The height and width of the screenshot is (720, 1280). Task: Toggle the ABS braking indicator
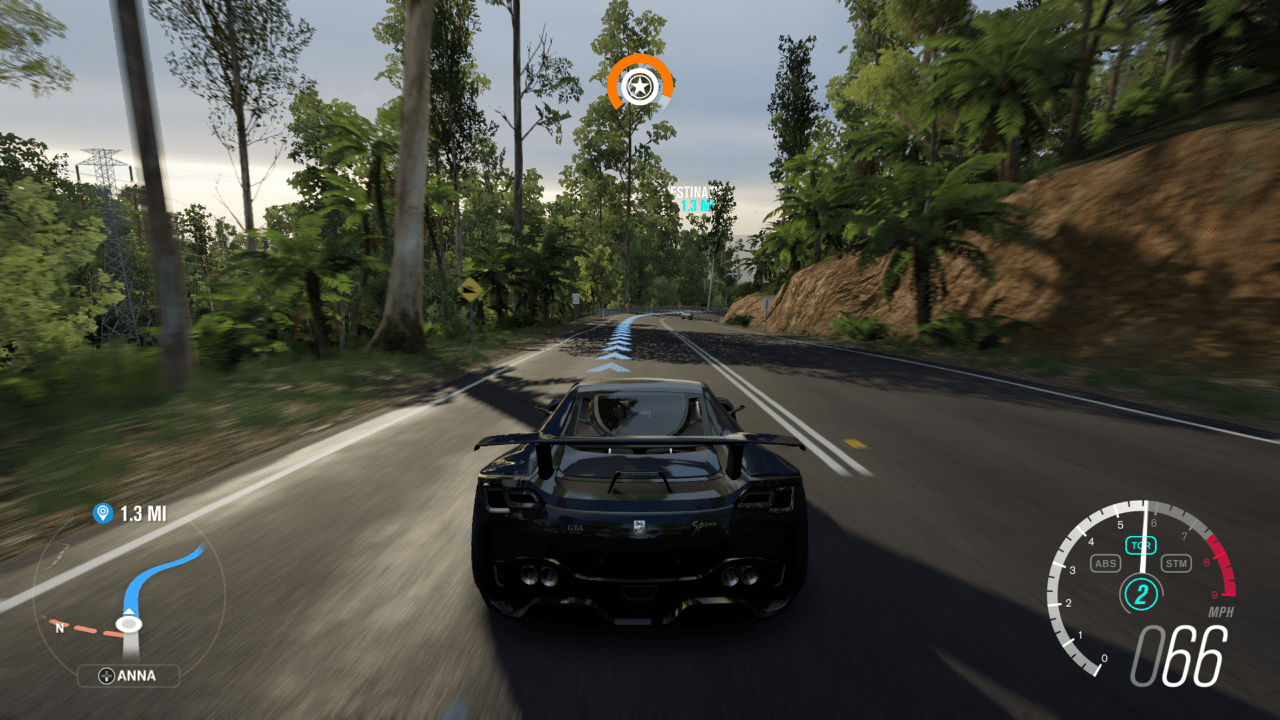[1106, 563]
